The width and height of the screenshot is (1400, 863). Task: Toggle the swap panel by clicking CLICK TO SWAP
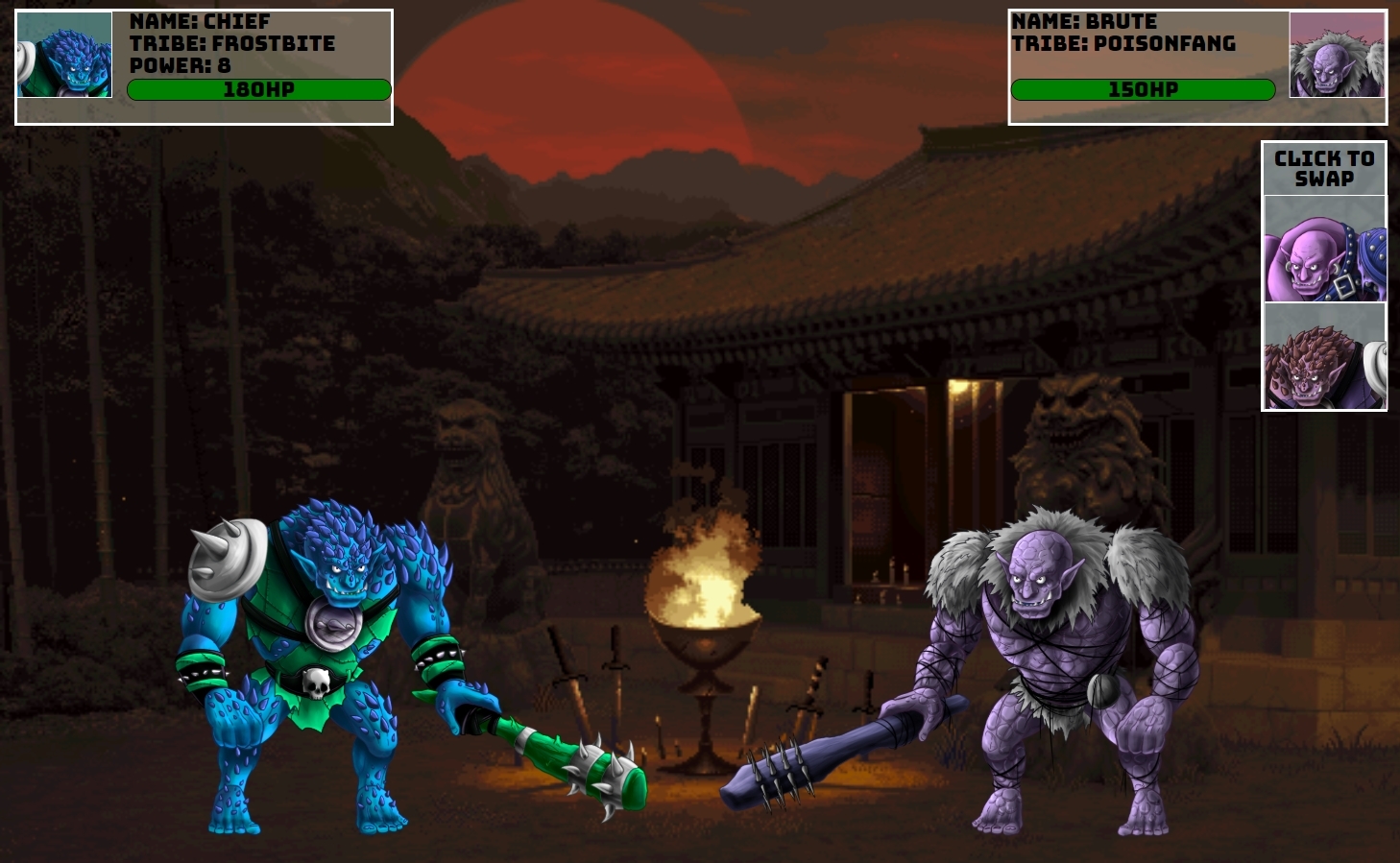1324,167
